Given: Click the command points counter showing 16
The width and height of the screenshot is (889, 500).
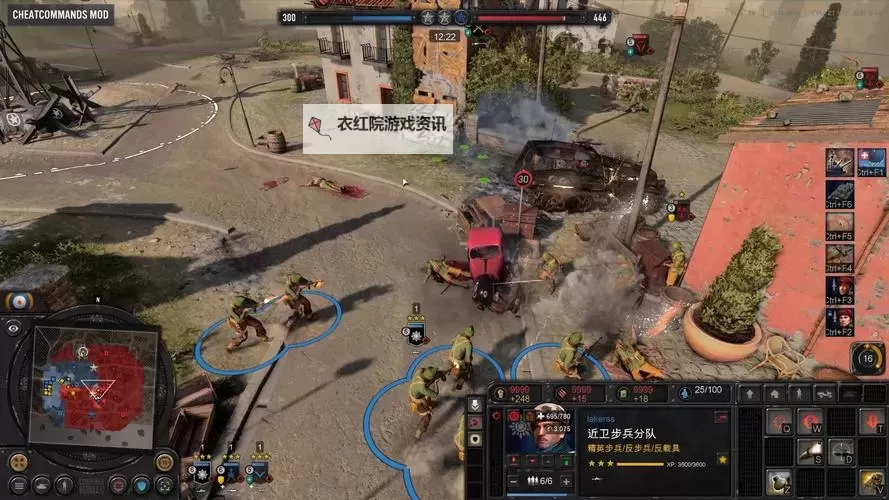Looking at the screenshot, I should (867, 358).
